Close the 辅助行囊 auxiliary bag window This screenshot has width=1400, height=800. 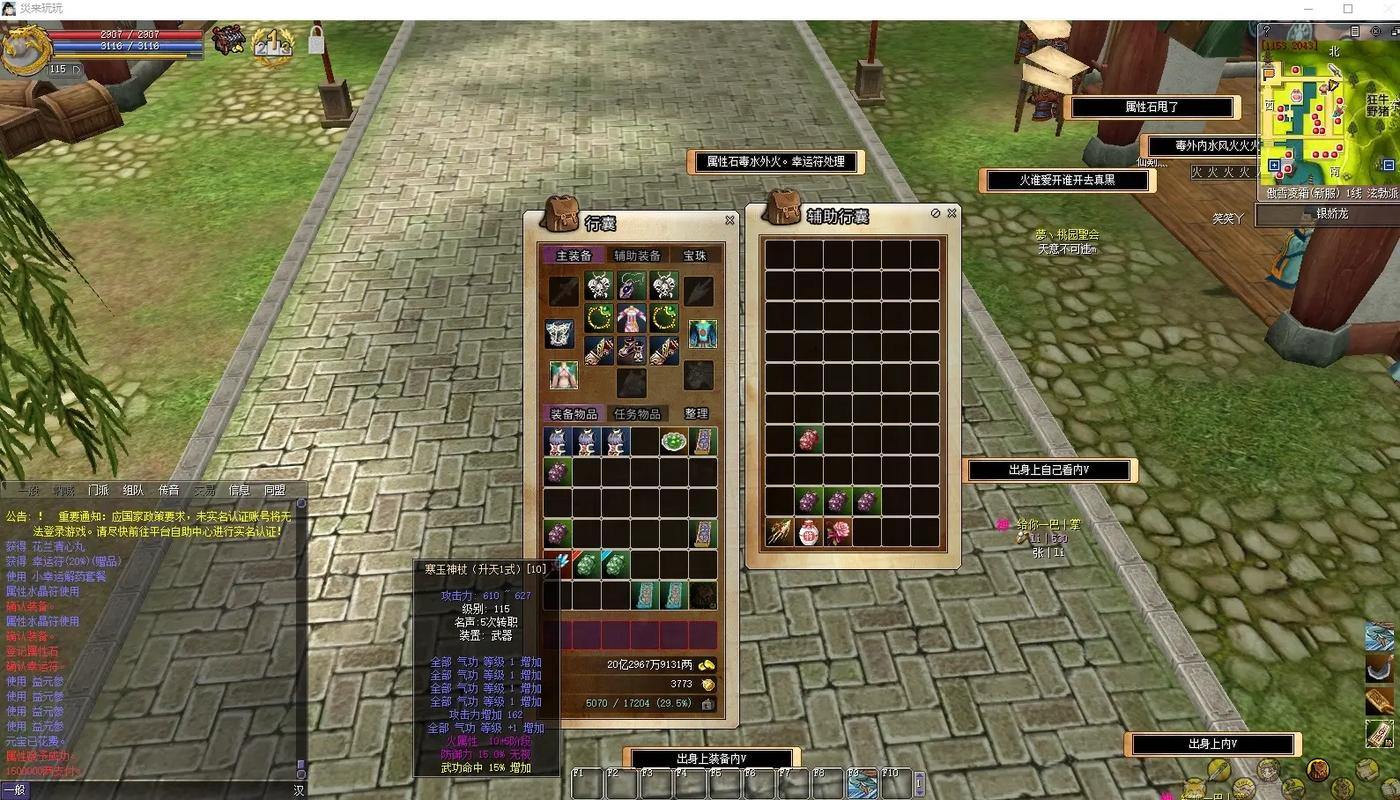click(951, 213)
